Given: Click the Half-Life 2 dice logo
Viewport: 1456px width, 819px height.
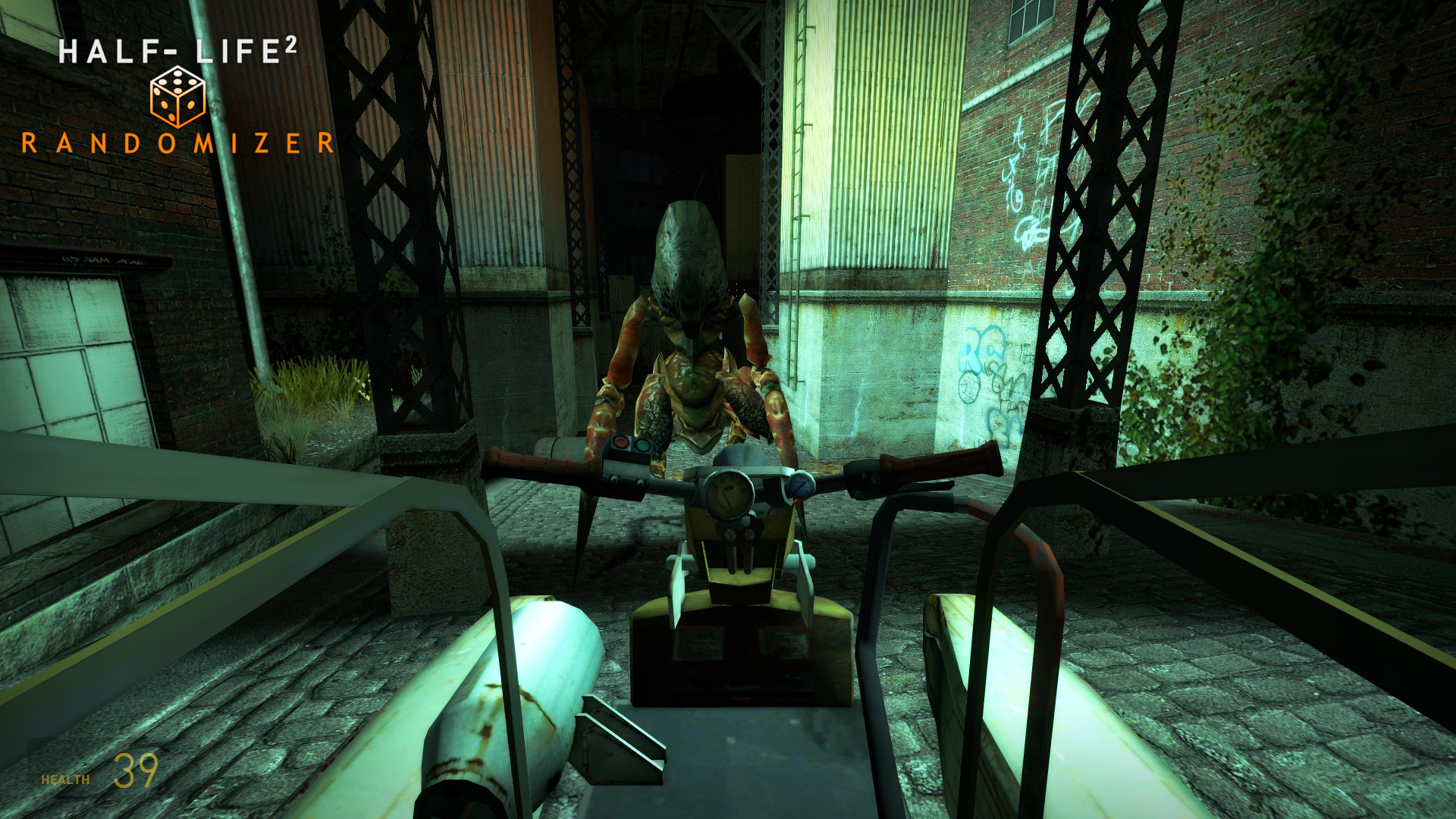Looking at the screenshot, I should pyautogui.click(x=176, y=96).
